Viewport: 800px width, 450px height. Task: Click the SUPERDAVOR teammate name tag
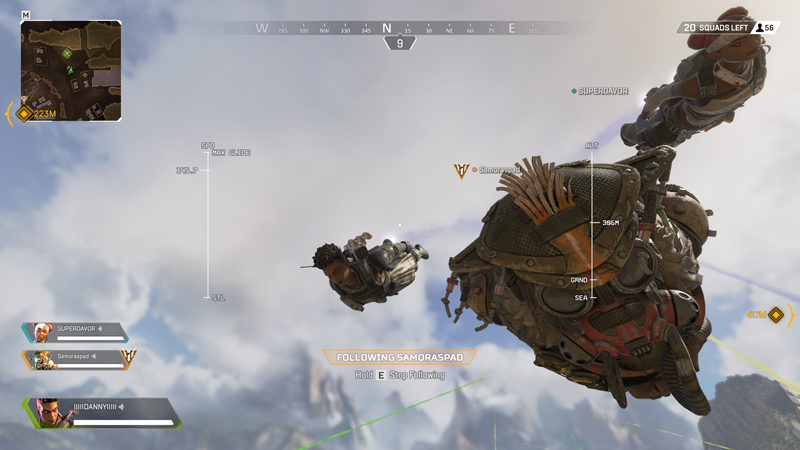pyautogui.click(x=600, y=91)
